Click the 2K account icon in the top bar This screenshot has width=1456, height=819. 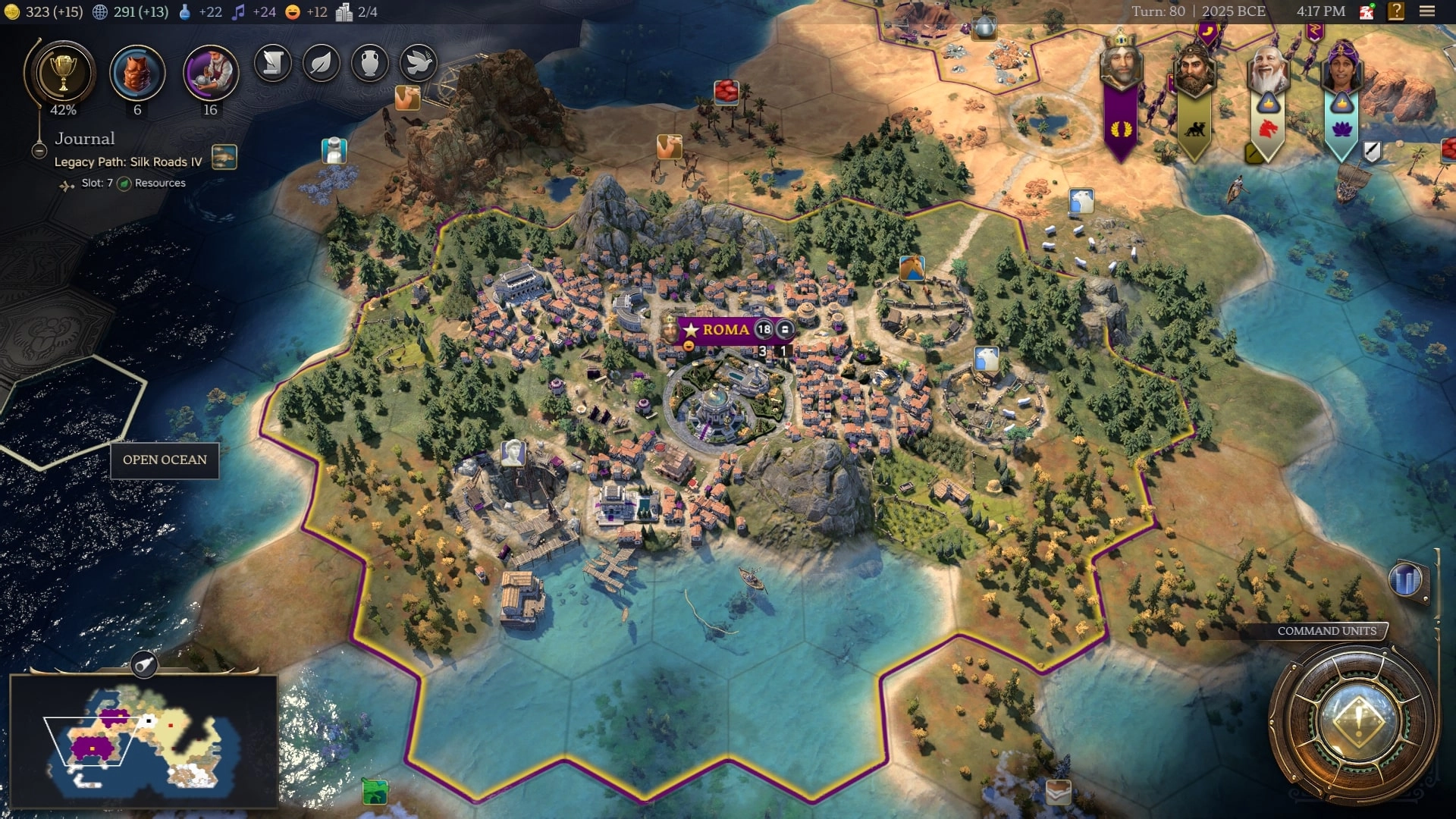[1366, 11]
